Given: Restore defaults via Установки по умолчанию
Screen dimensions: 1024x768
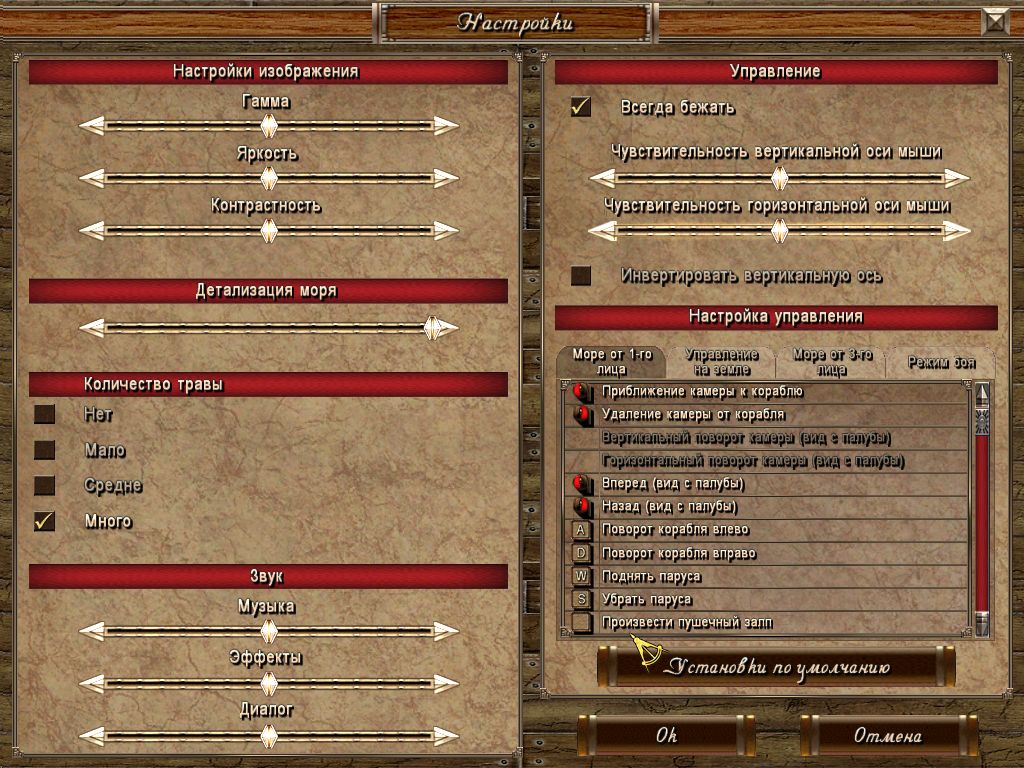Looking at the screenshot, I should [776, 667].
